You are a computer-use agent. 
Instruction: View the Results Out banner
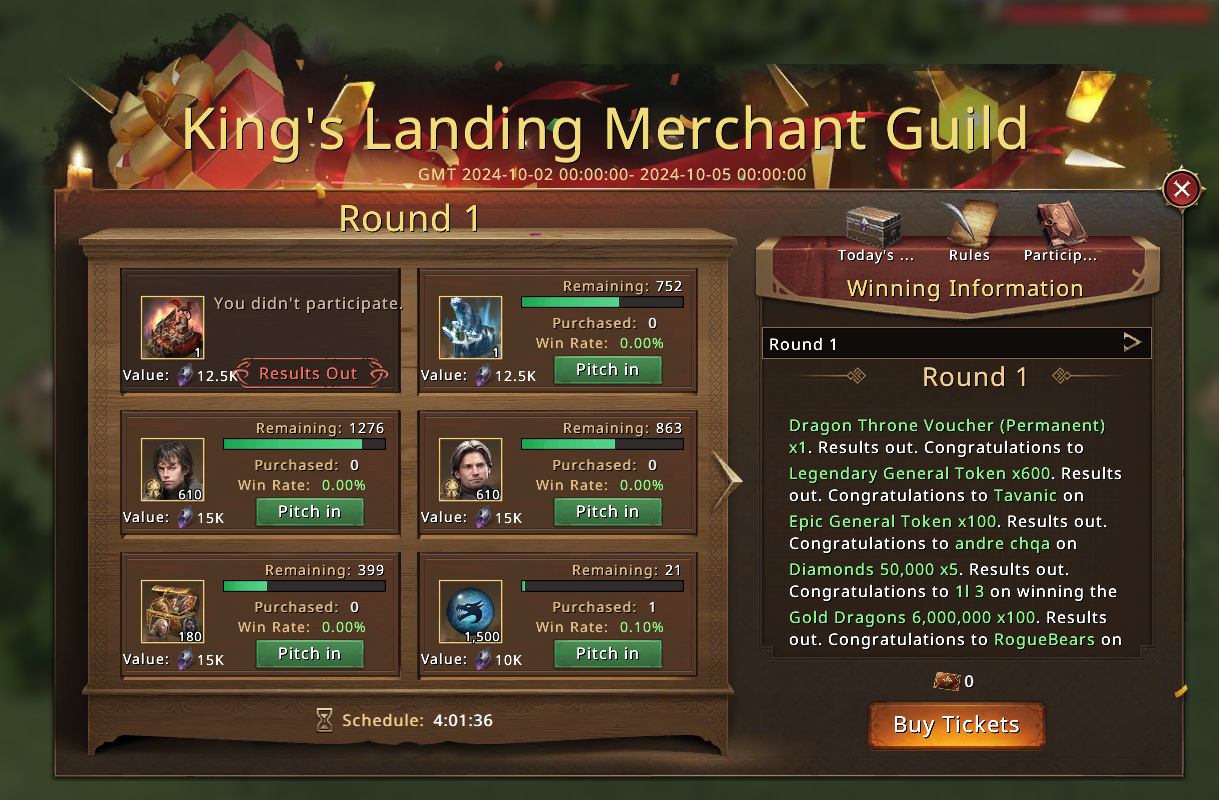point(308,373)
